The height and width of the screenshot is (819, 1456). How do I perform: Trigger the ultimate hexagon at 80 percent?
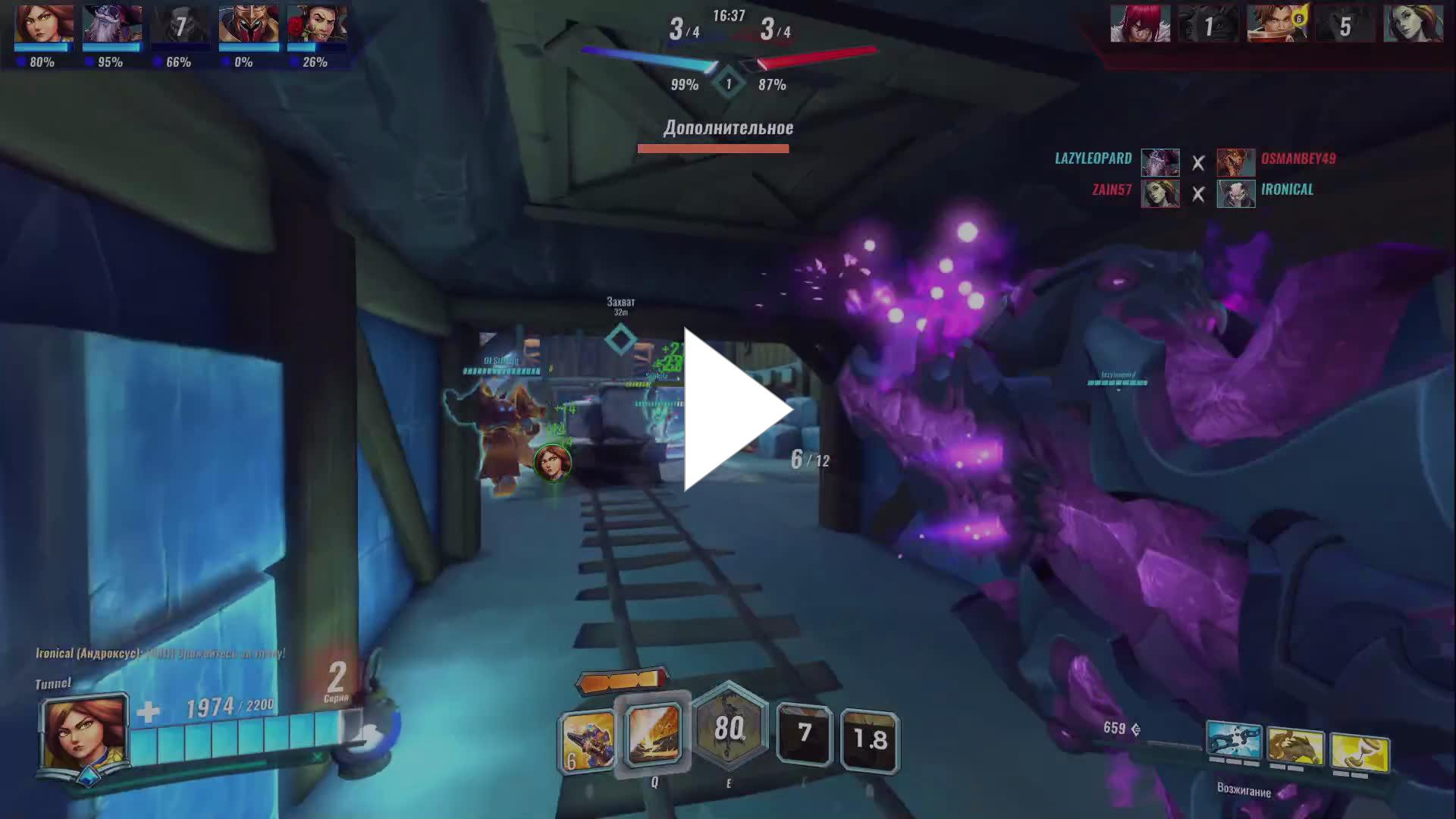tap(729, 729)
